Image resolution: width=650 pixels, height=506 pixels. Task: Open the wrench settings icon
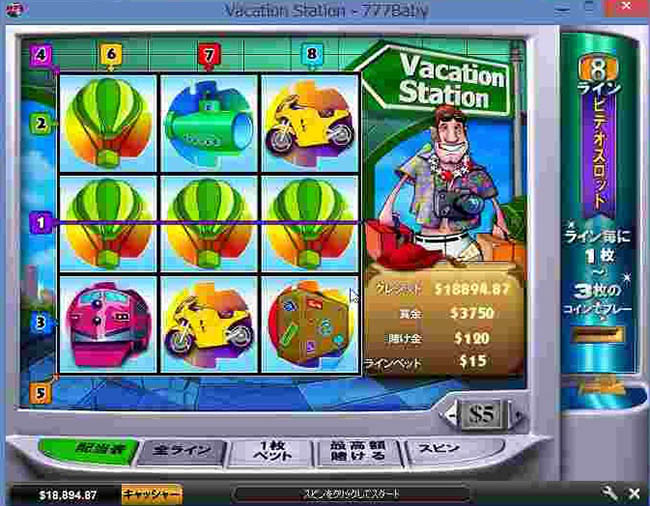click(609, 494)
